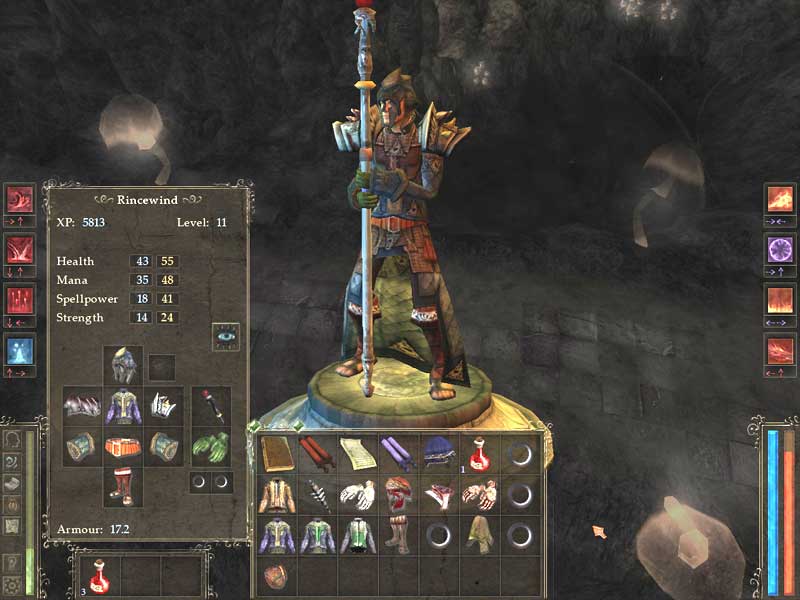Viewport: 800px width, 600px height.
Task: Pick the striped feather in inventory
Action: pos(316,495)
